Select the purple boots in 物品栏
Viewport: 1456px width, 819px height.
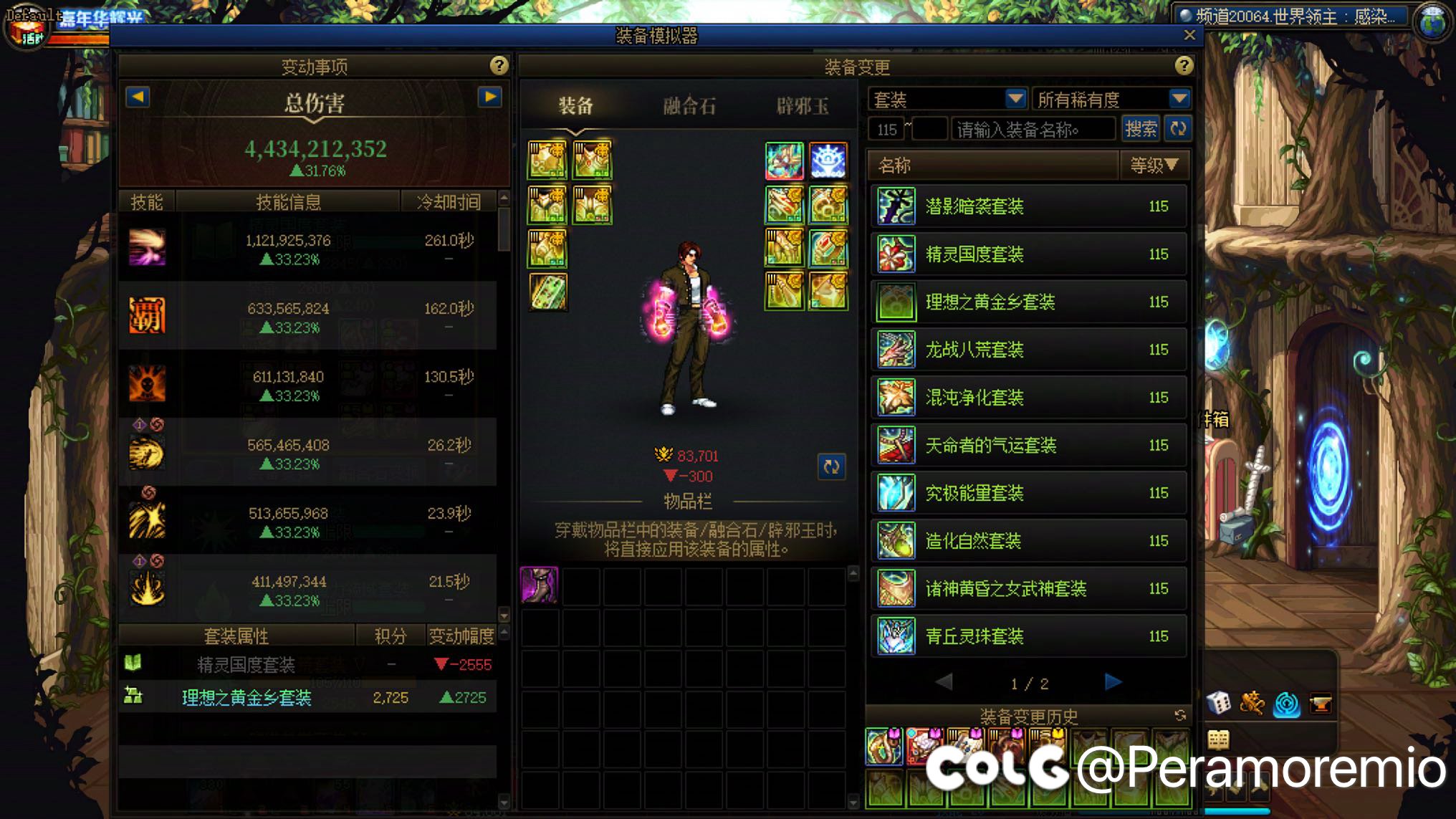pyautogui.click(x=540, y=585)
